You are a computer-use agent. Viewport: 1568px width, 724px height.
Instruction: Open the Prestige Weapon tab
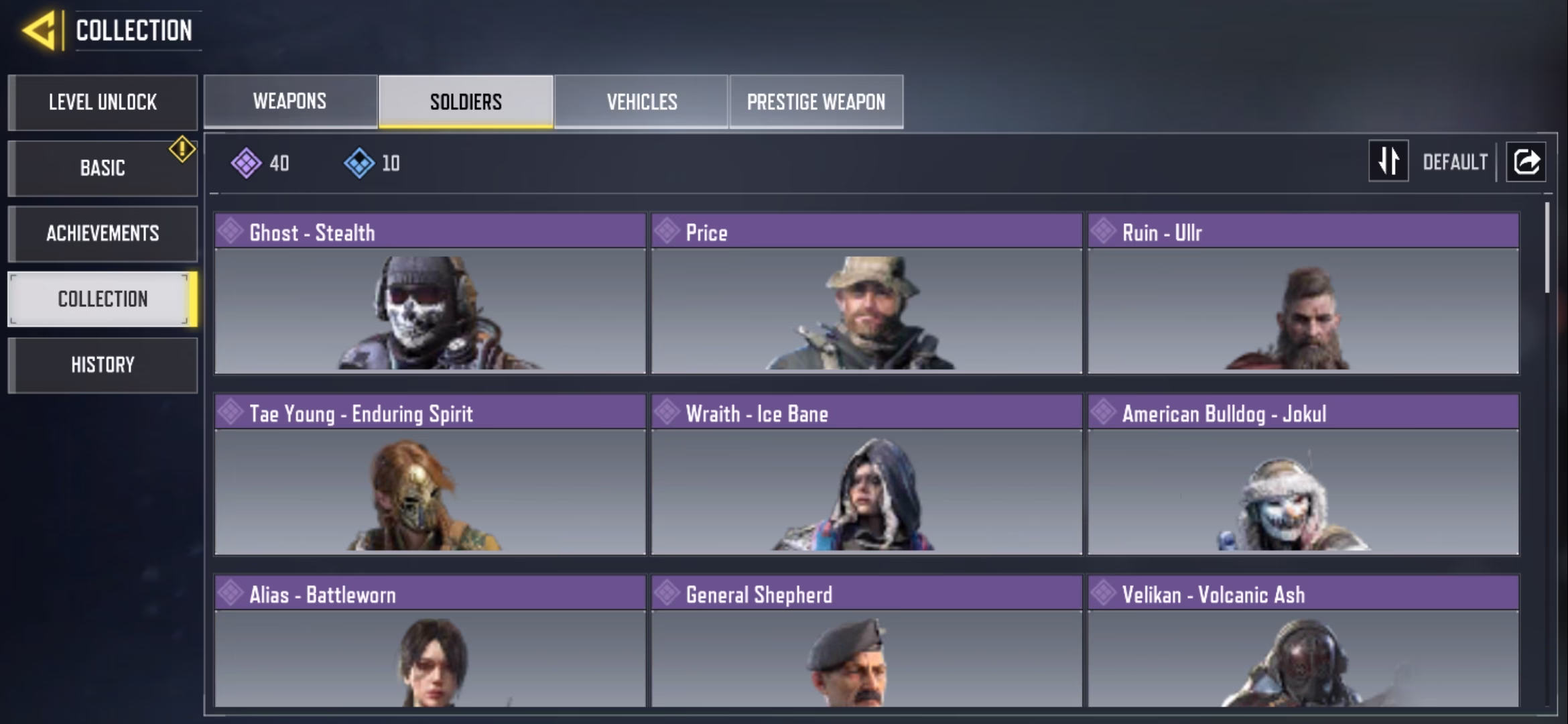pos(816,101)
